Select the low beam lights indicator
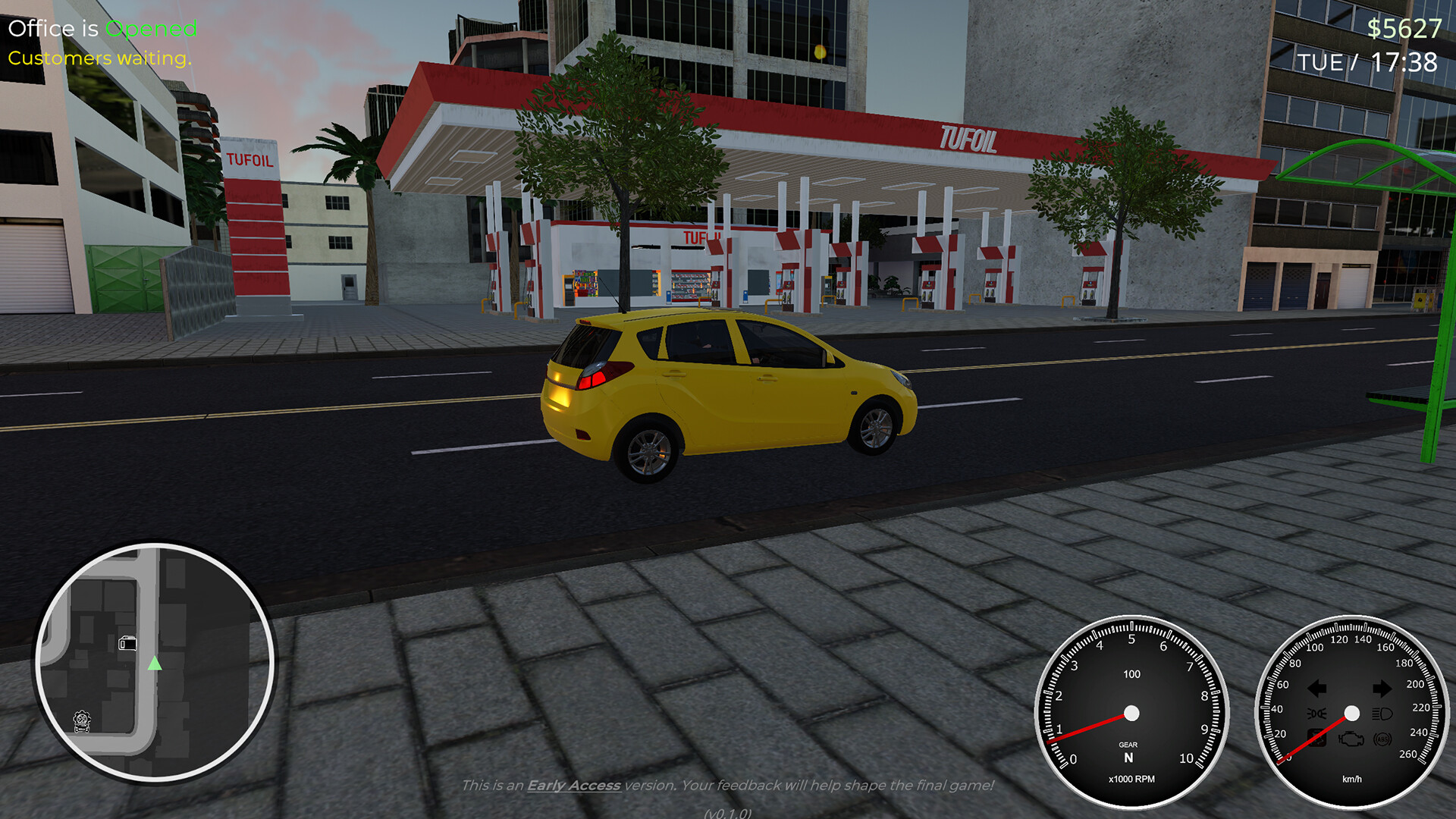 click(1317, 713)
